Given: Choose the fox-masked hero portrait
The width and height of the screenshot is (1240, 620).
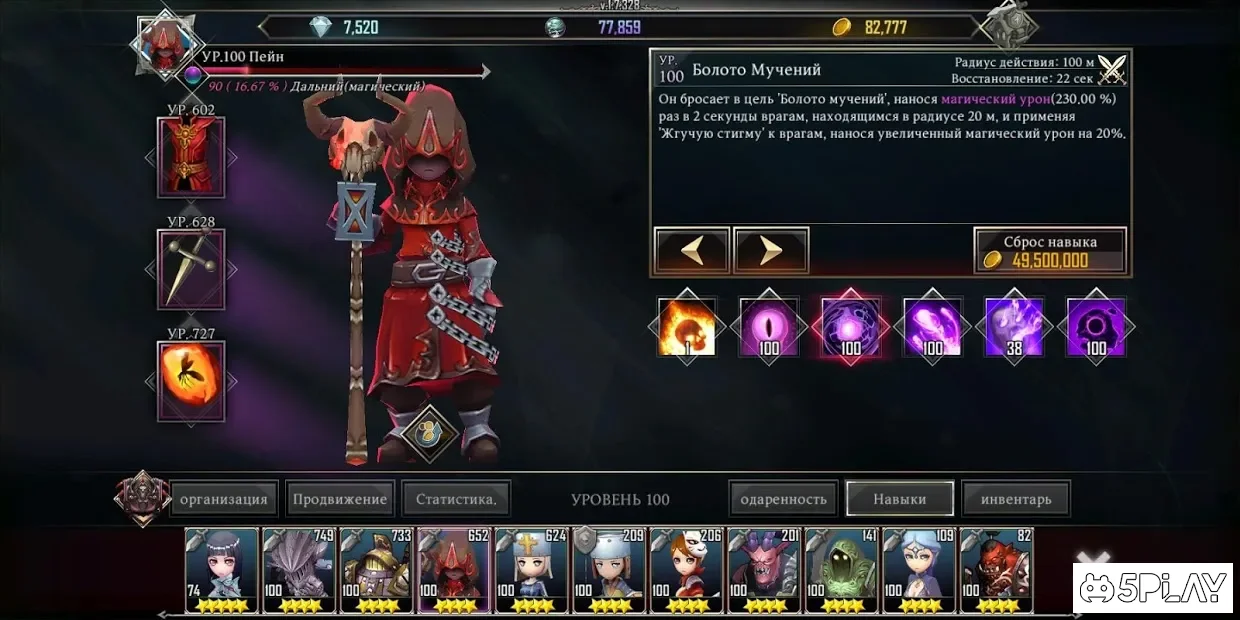Looking at the screenshot, I should (x=687, y=570).
